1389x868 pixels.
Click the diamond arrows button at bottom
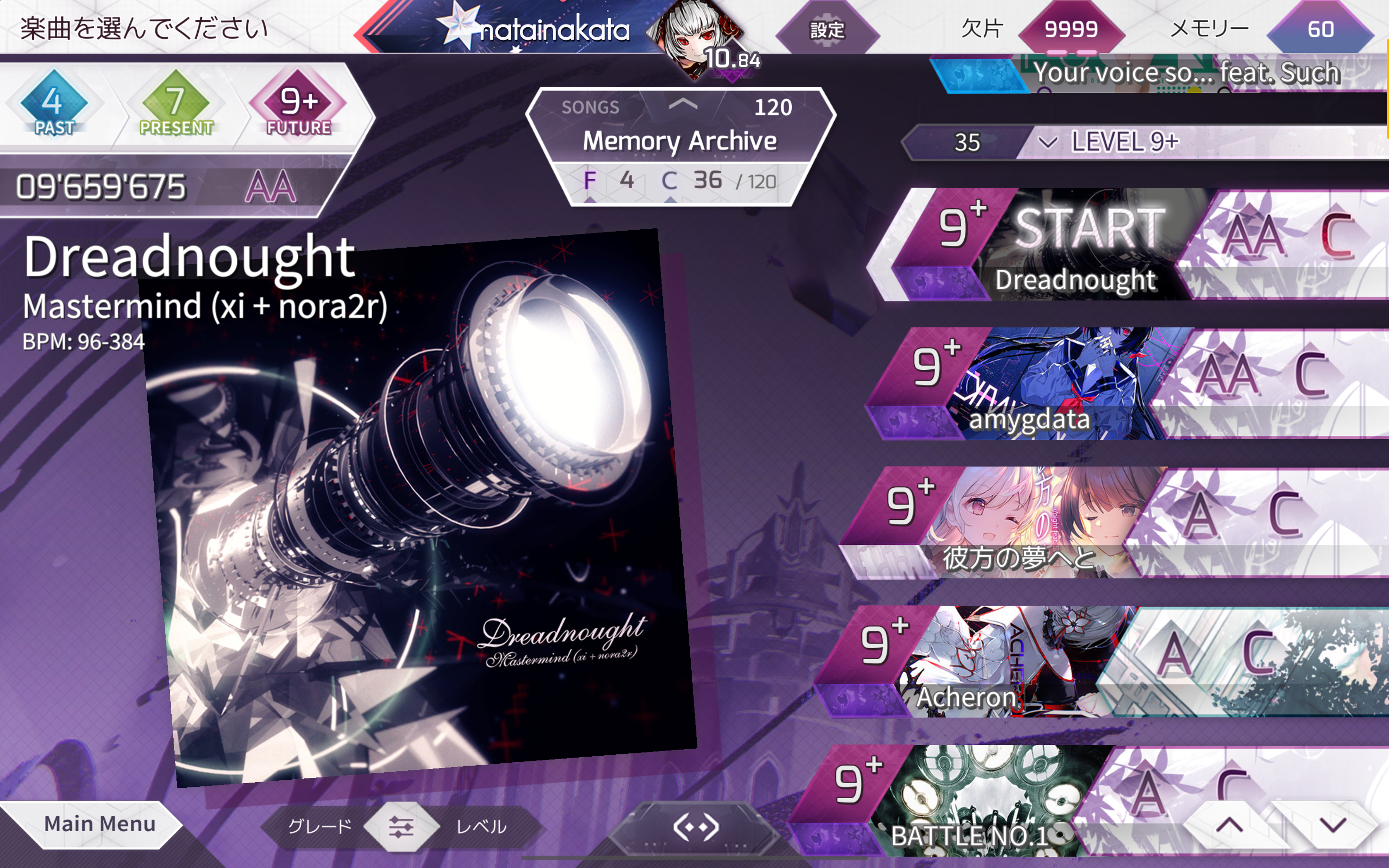pos(695,827)
